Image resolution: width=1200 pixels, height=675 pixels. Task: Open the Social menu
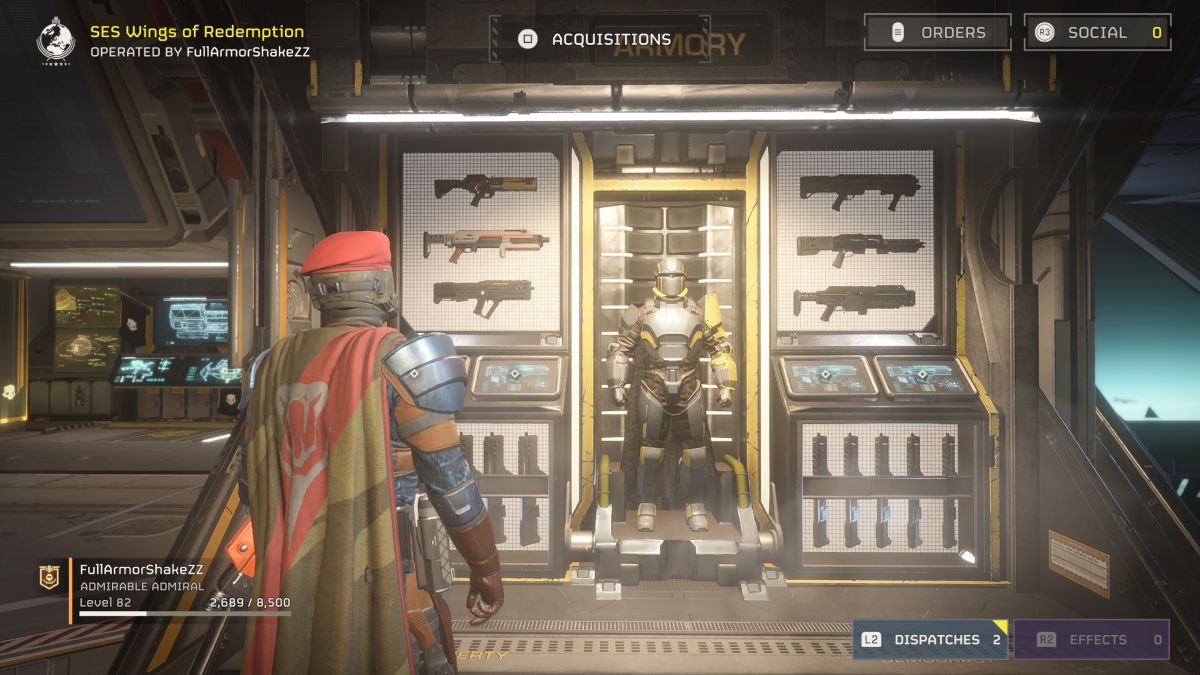(x=1097, y=32)
